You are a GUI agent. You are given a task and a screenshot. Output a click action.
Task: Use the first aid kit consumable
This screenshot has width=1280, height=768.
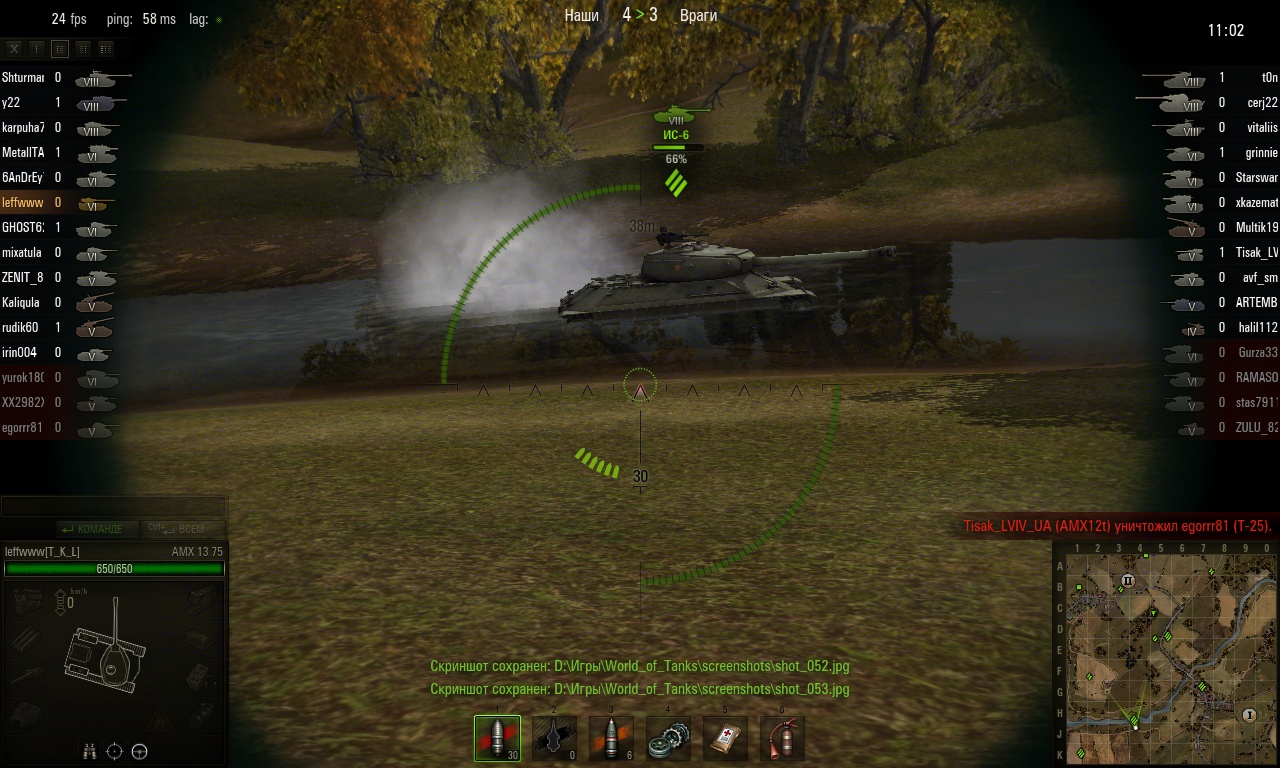(x=725, y=738)
